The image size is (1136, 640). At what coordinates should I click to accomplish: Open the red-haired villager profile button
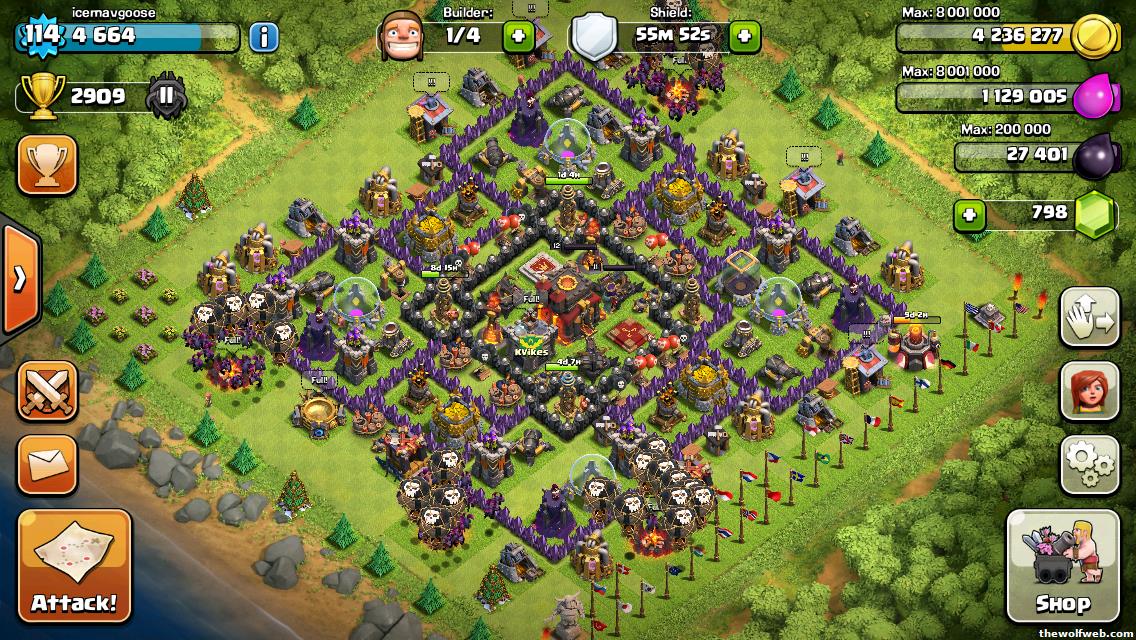1089,391
